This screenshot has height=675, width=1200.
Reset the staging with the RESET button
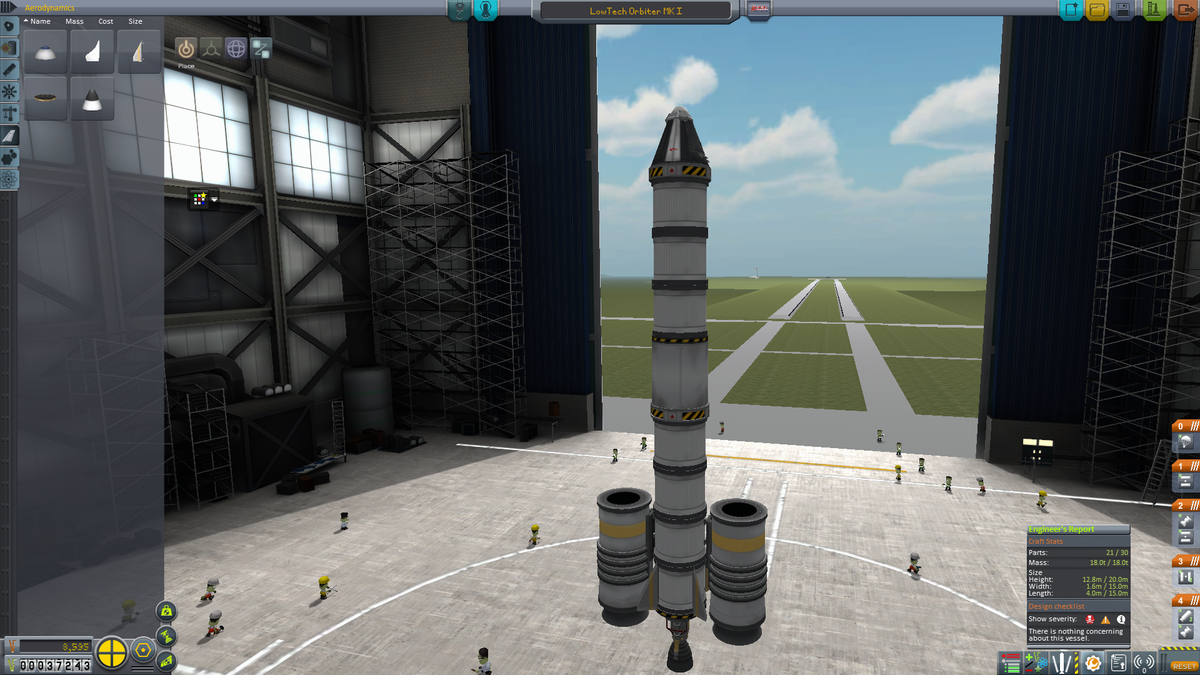click(1184, 665)
